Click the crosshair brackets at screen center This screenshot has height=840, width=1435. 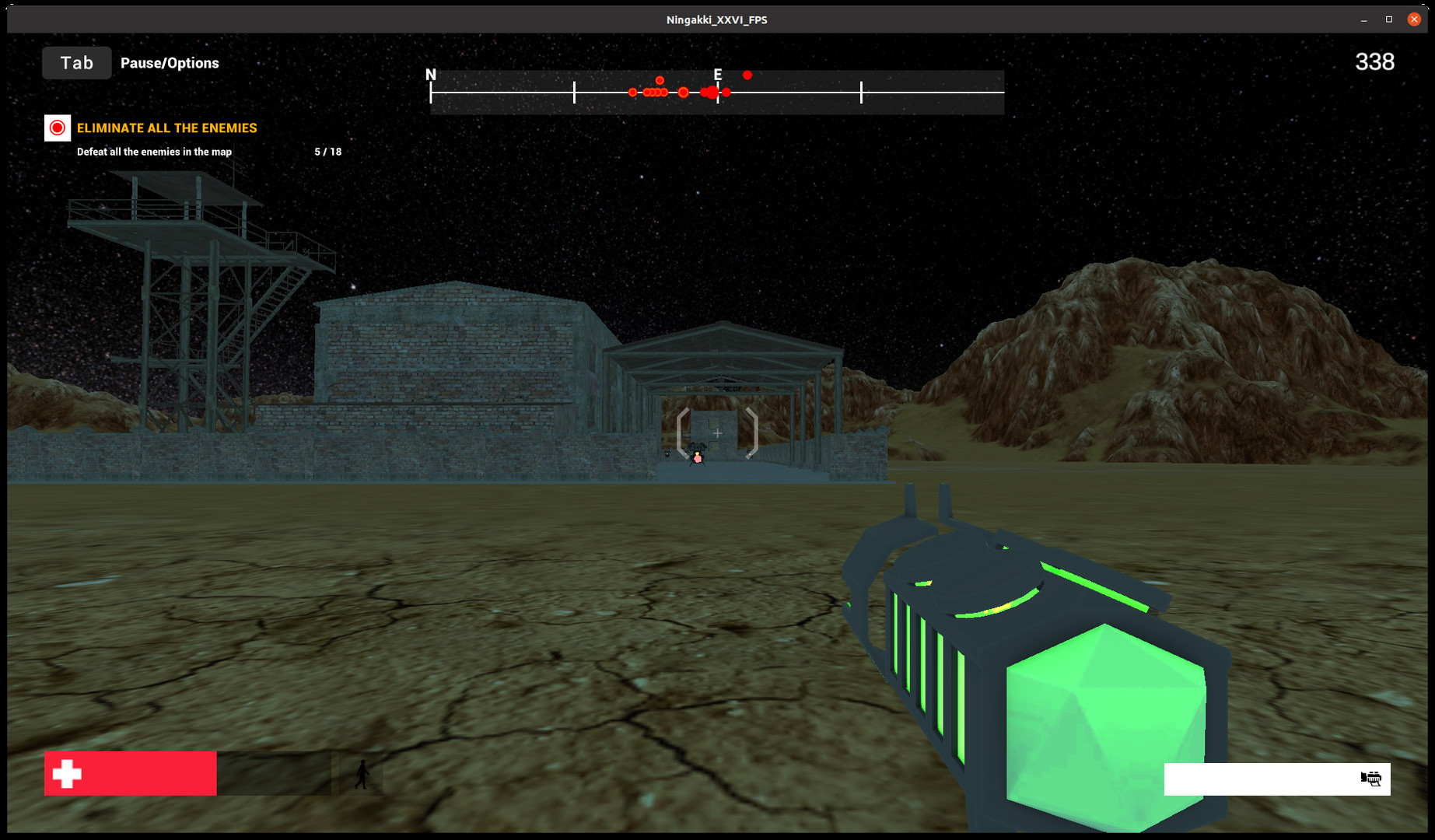[x=716, y=432]
